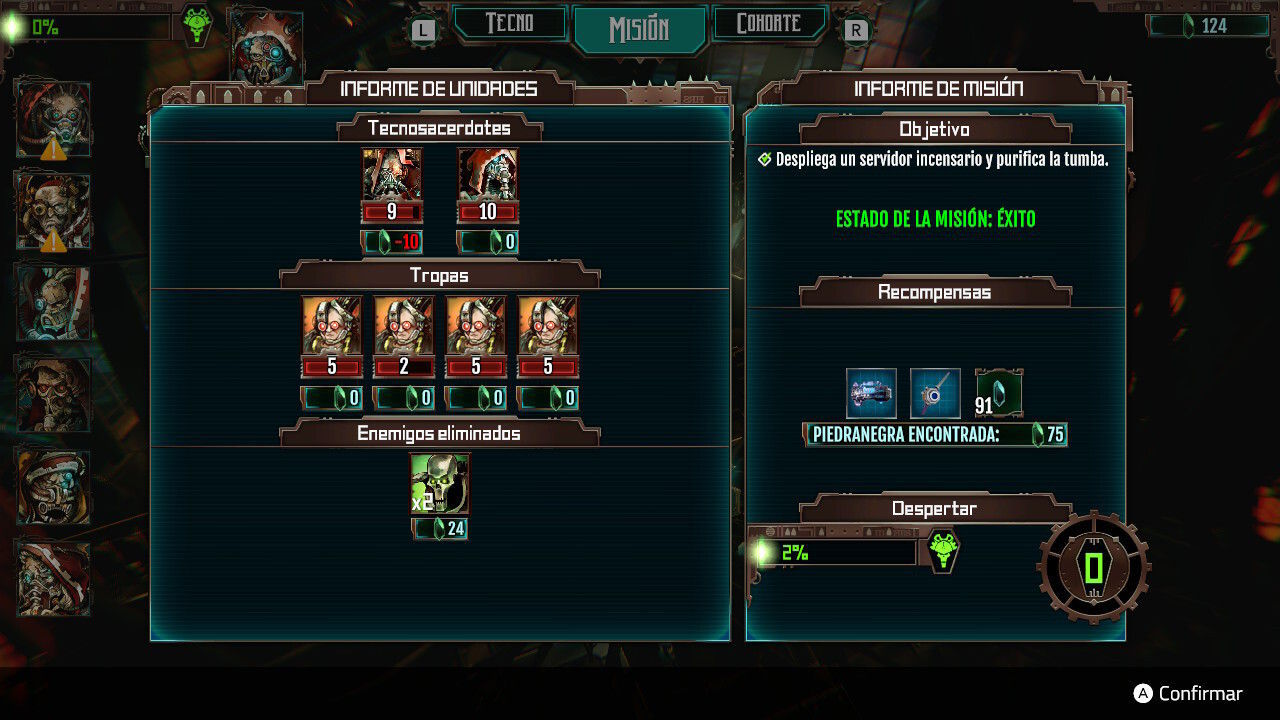Screen dimensions: 1280x720
Task: Select the Misión tab
Action: click(639, 28)
